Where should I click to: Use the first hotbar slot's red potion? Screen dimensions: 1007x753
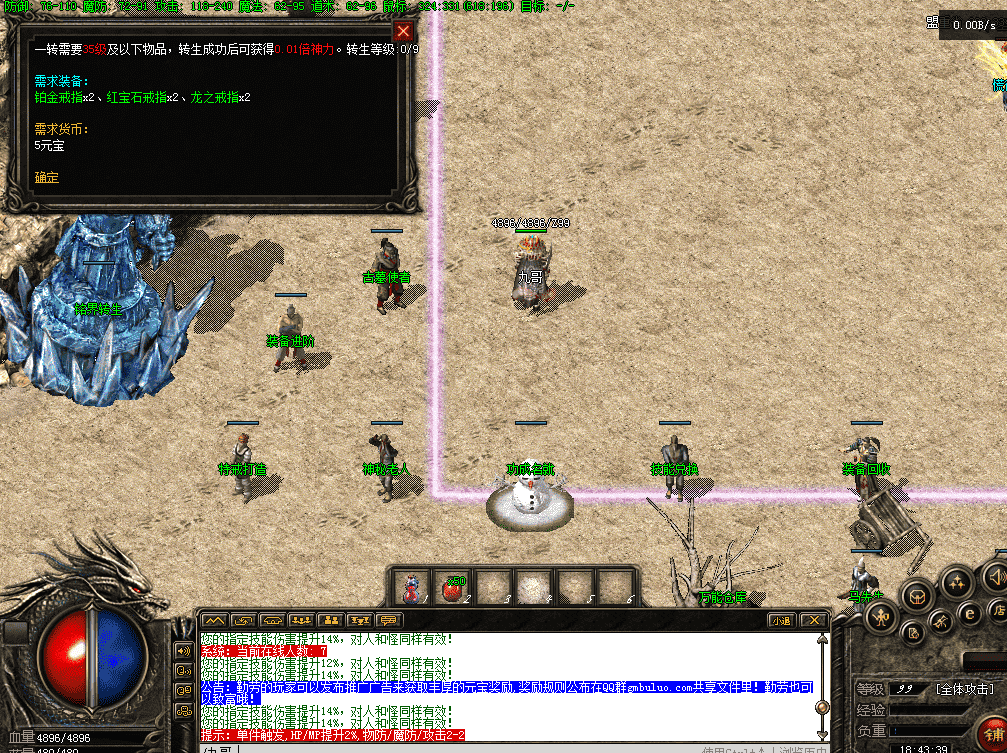pos(410,588)
